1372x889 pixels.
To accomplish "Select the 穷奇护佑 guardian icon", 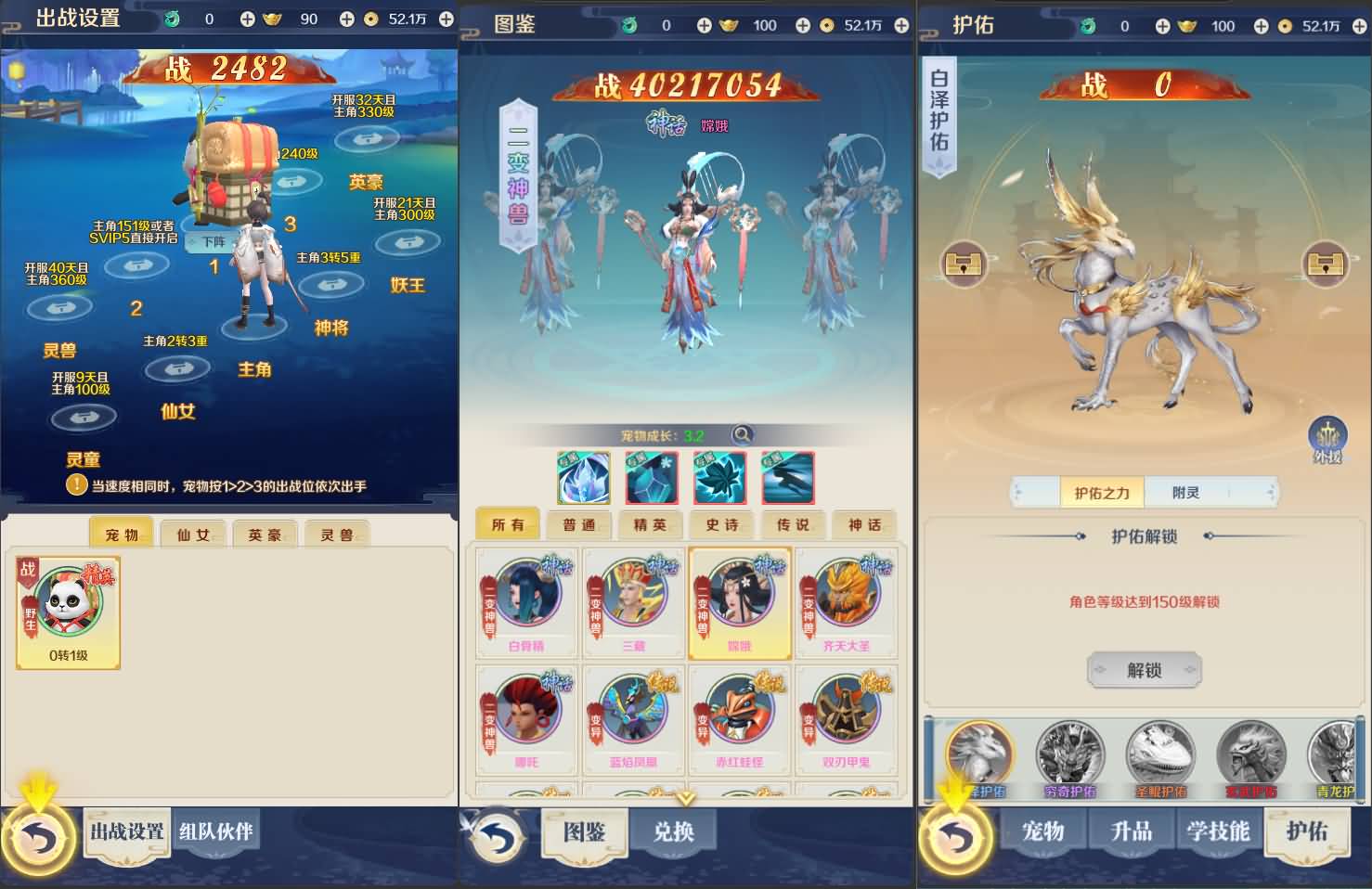I will (x=1069, y=758).
